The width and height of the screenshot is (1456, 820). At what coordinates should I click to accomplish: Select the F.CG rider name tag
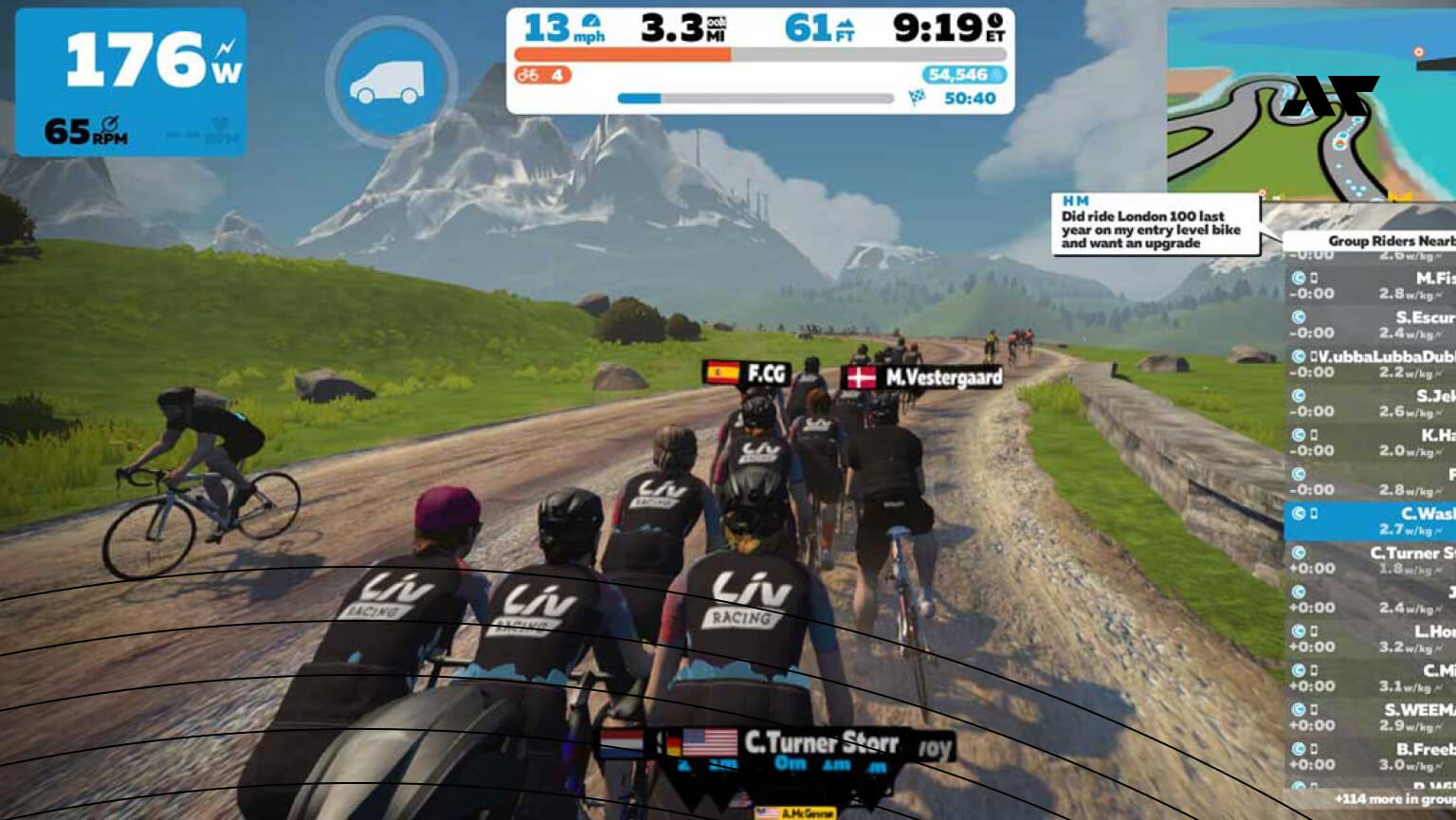tap(747, 374)
